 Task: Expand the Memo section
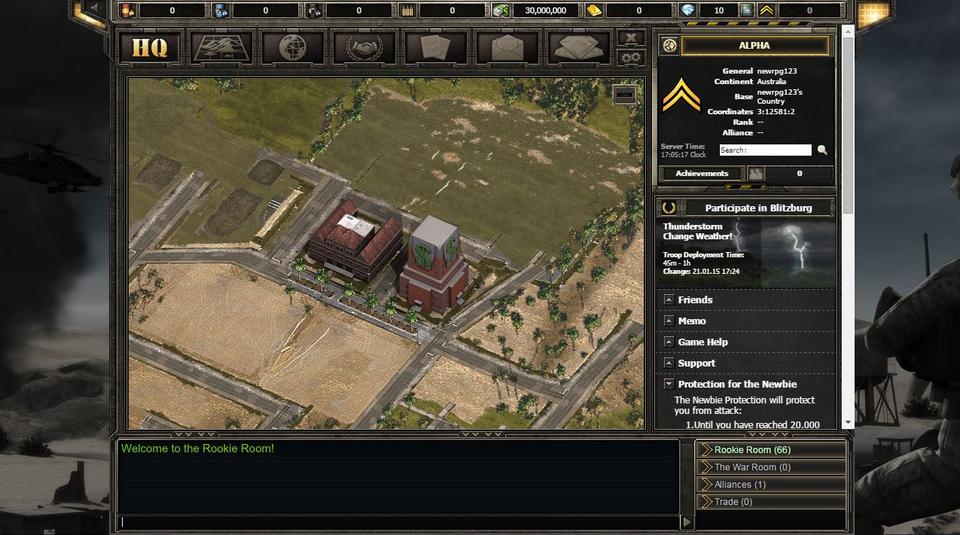(692, 321)
